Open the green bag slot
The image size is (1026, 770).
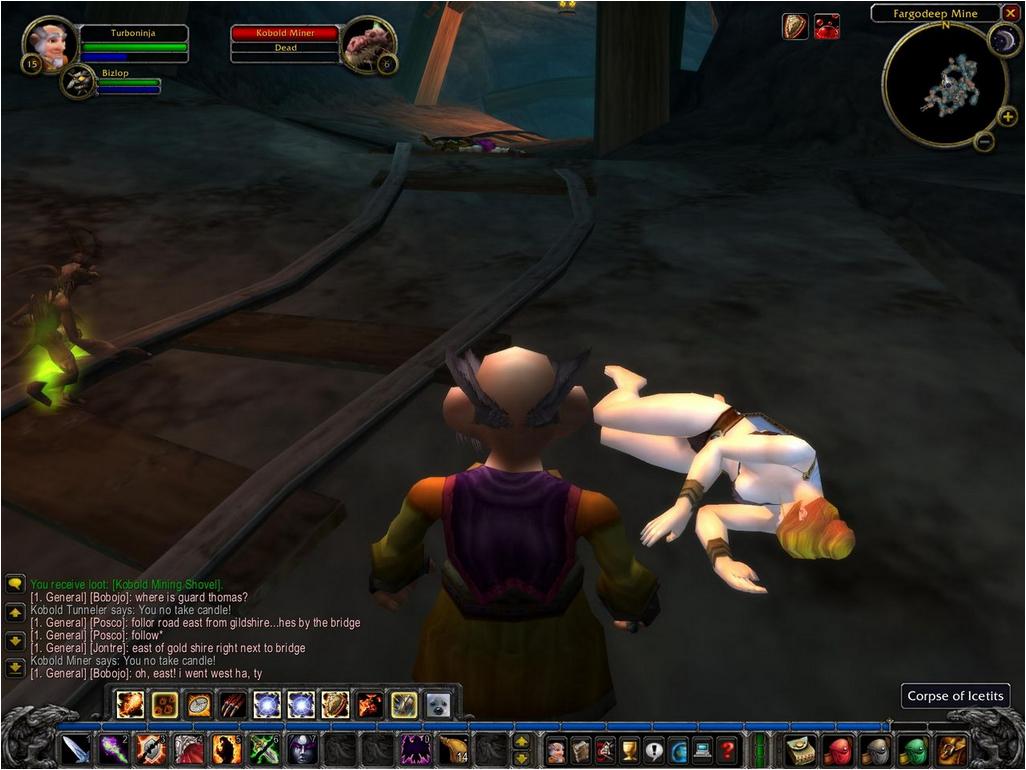point(912,749)
